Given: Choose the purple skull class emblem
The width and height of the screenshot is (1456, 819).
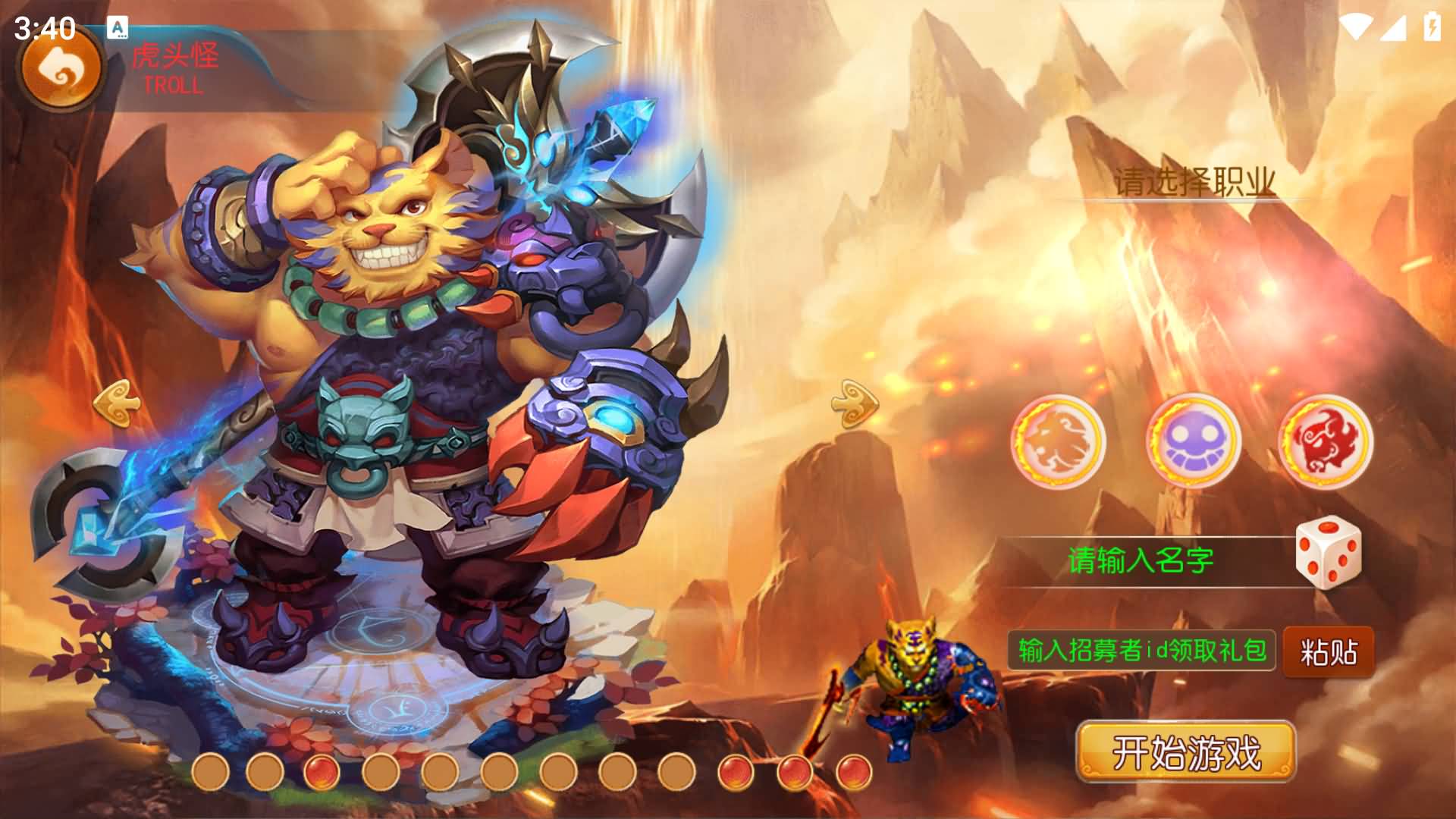Looking at the screenshot, I should pyautogui.click(x=1193, y=441).
